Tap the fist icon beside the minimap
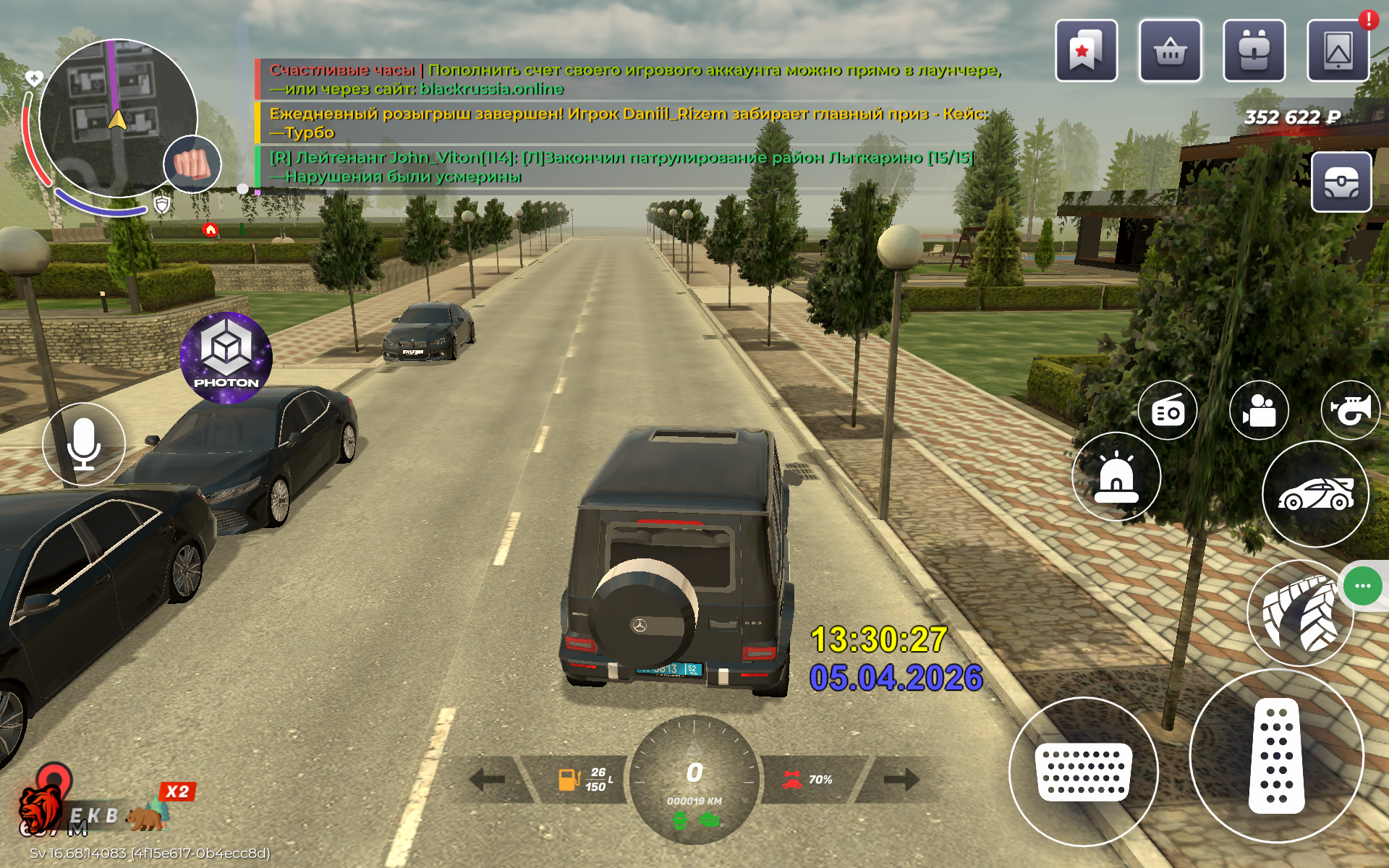Image resolution: width=1389 pixels, height=868 pixels. coord(192,164)
